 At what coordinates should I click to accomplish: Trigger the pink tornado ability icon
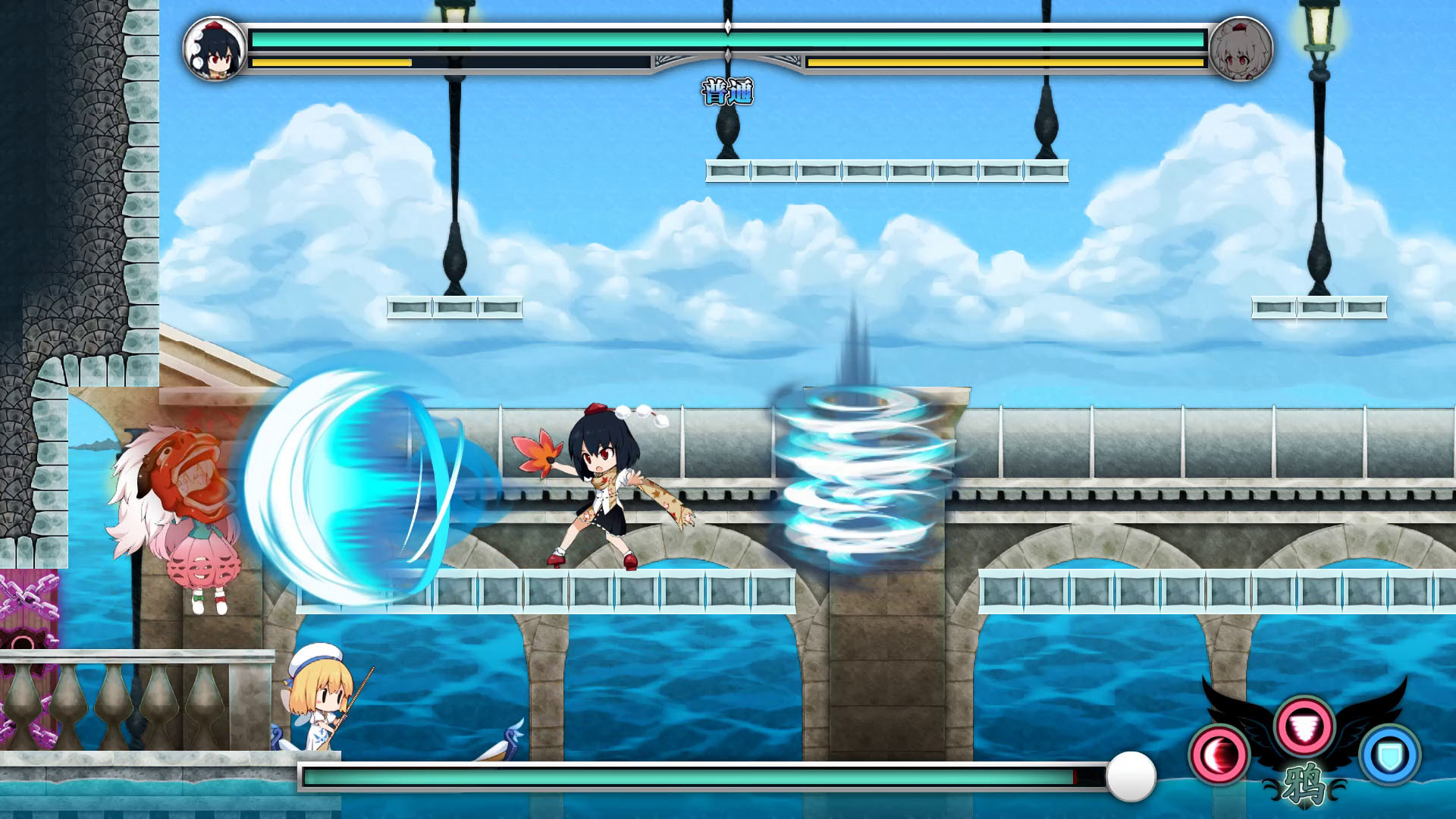pos(1304,726)
